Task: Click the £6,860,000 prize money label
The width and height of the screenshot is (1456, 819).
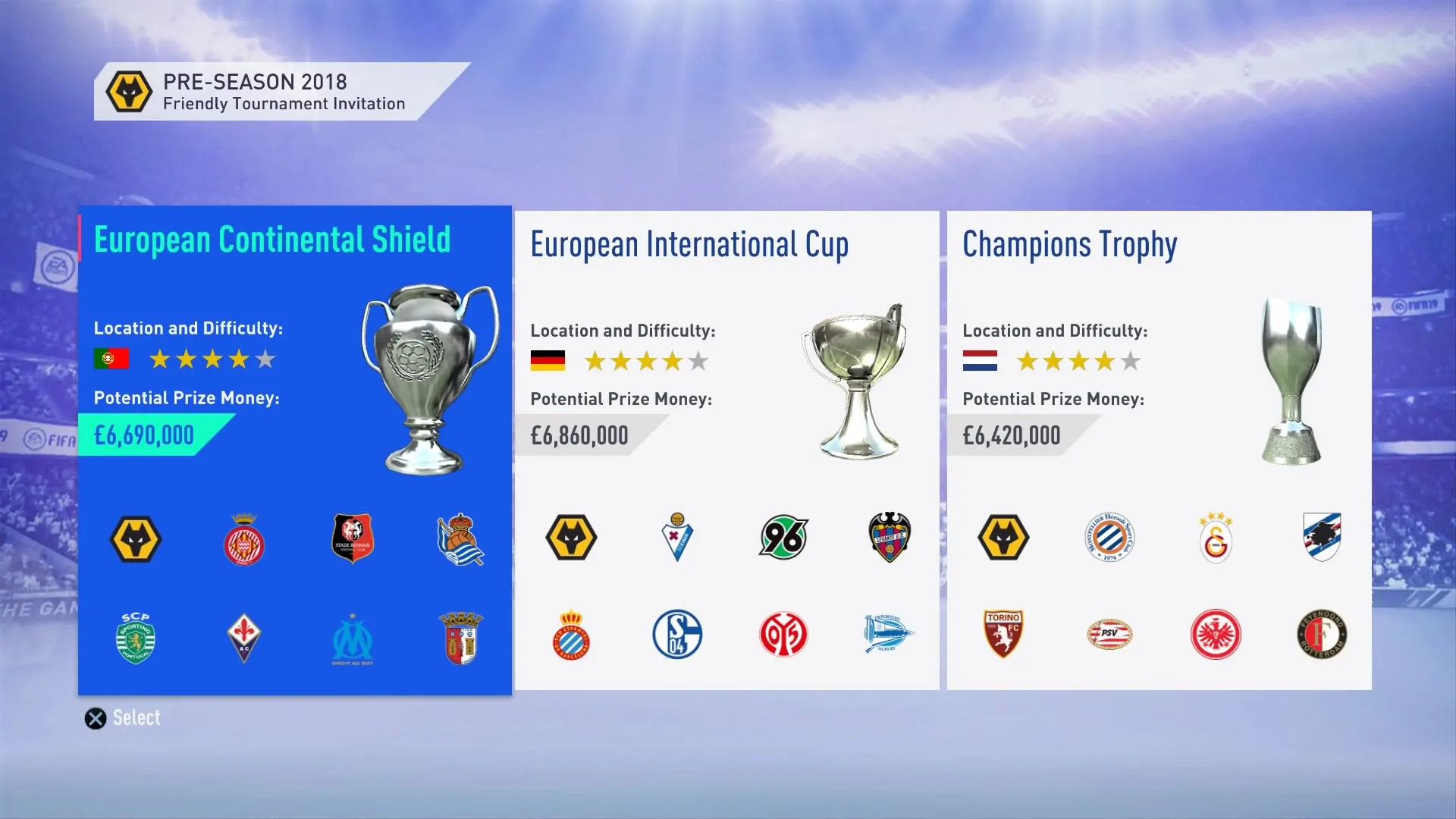Action: (579, 435)
